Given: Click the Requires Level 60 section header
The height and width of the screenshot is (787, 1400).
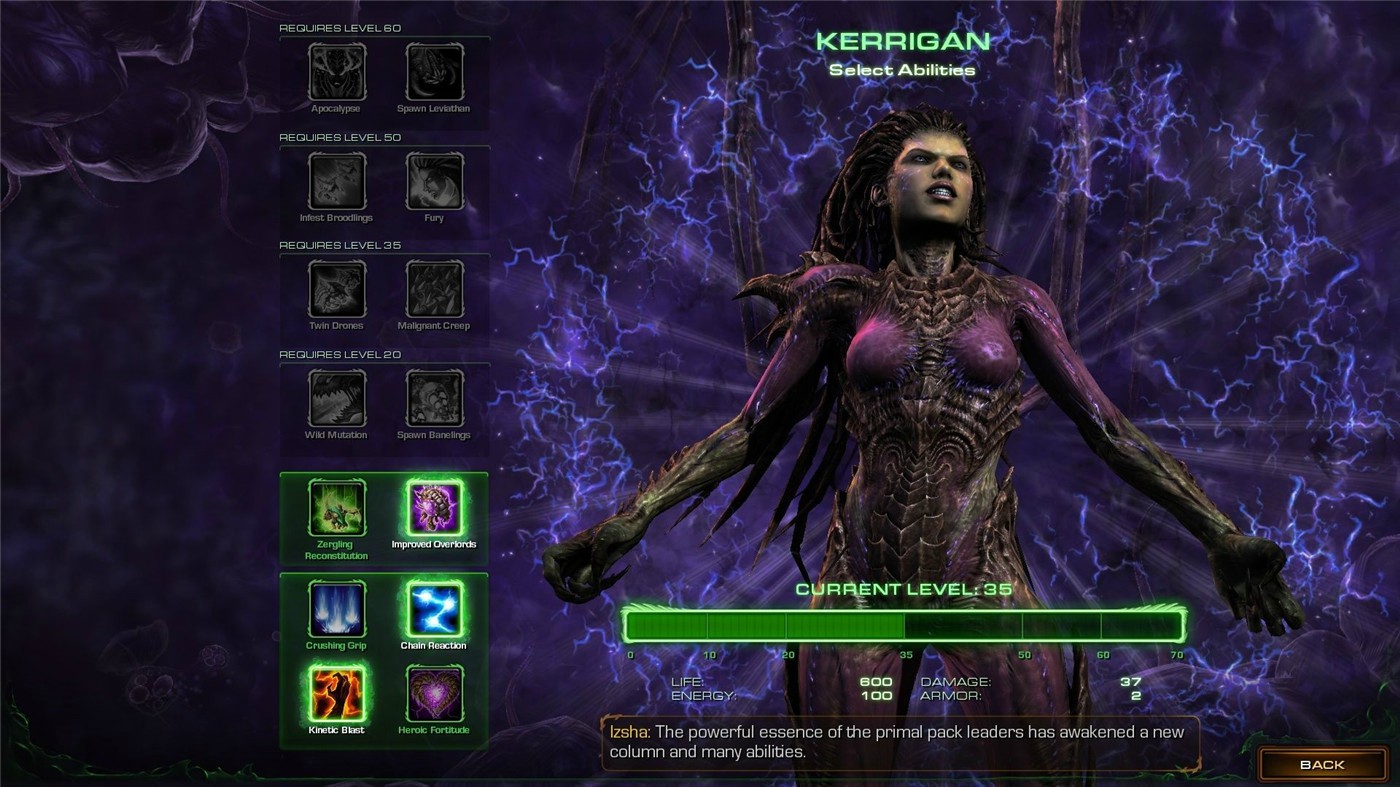Looking at the screenshot, I should 339,27.
